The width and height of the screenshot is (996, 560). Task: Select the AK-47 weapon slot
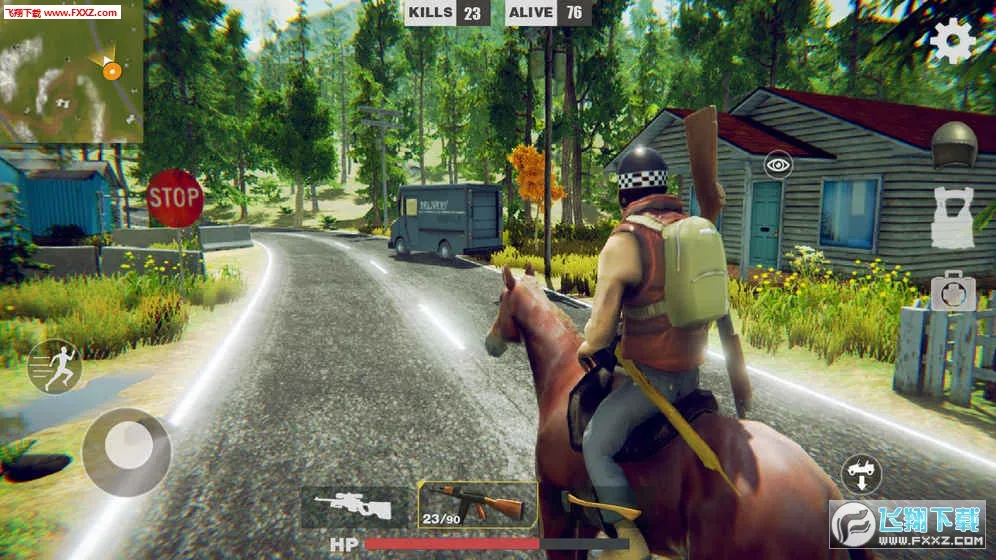coord(477,505)
